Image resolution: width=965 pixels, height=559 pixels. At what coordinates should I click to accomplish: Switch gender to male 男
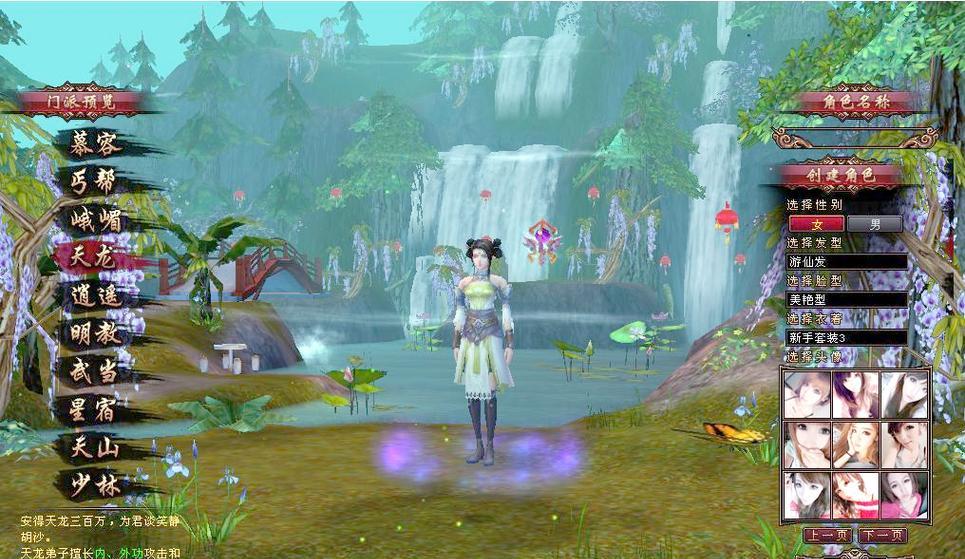(x=875, y=224)
